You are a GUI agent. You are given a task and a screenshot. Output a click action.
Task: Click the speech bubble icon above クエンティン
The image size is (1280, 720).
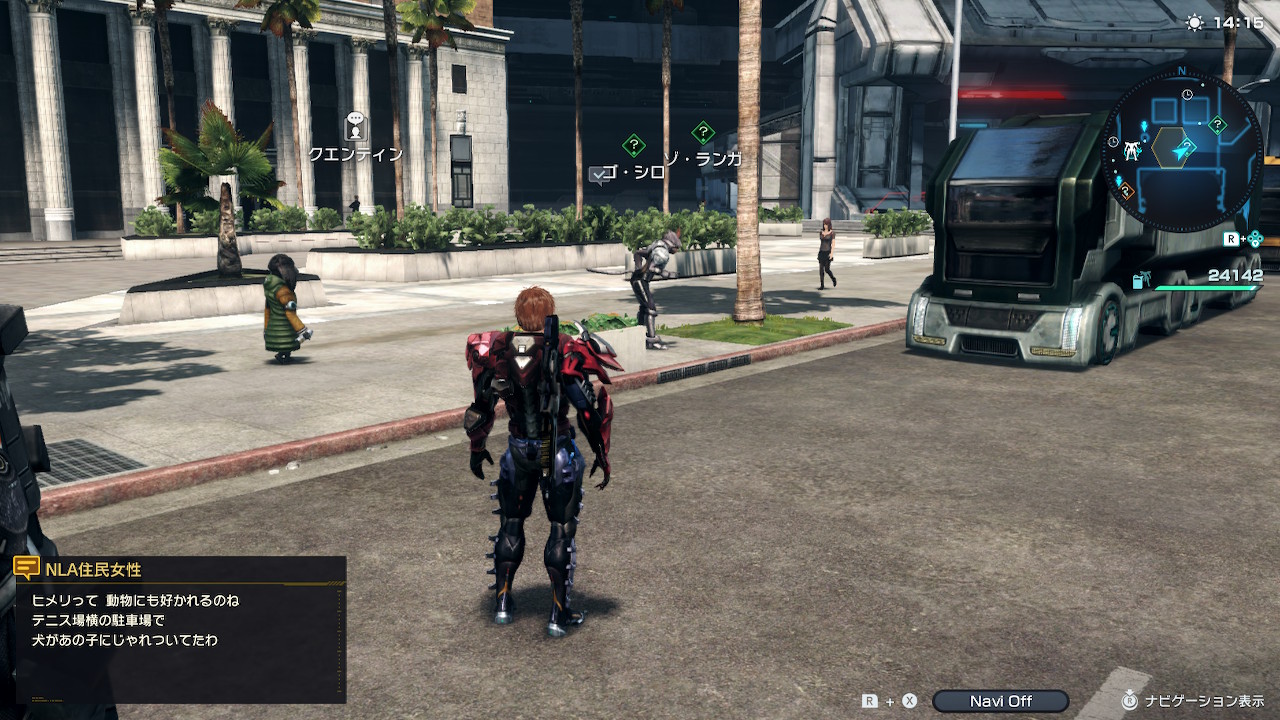tap(355, 126)
